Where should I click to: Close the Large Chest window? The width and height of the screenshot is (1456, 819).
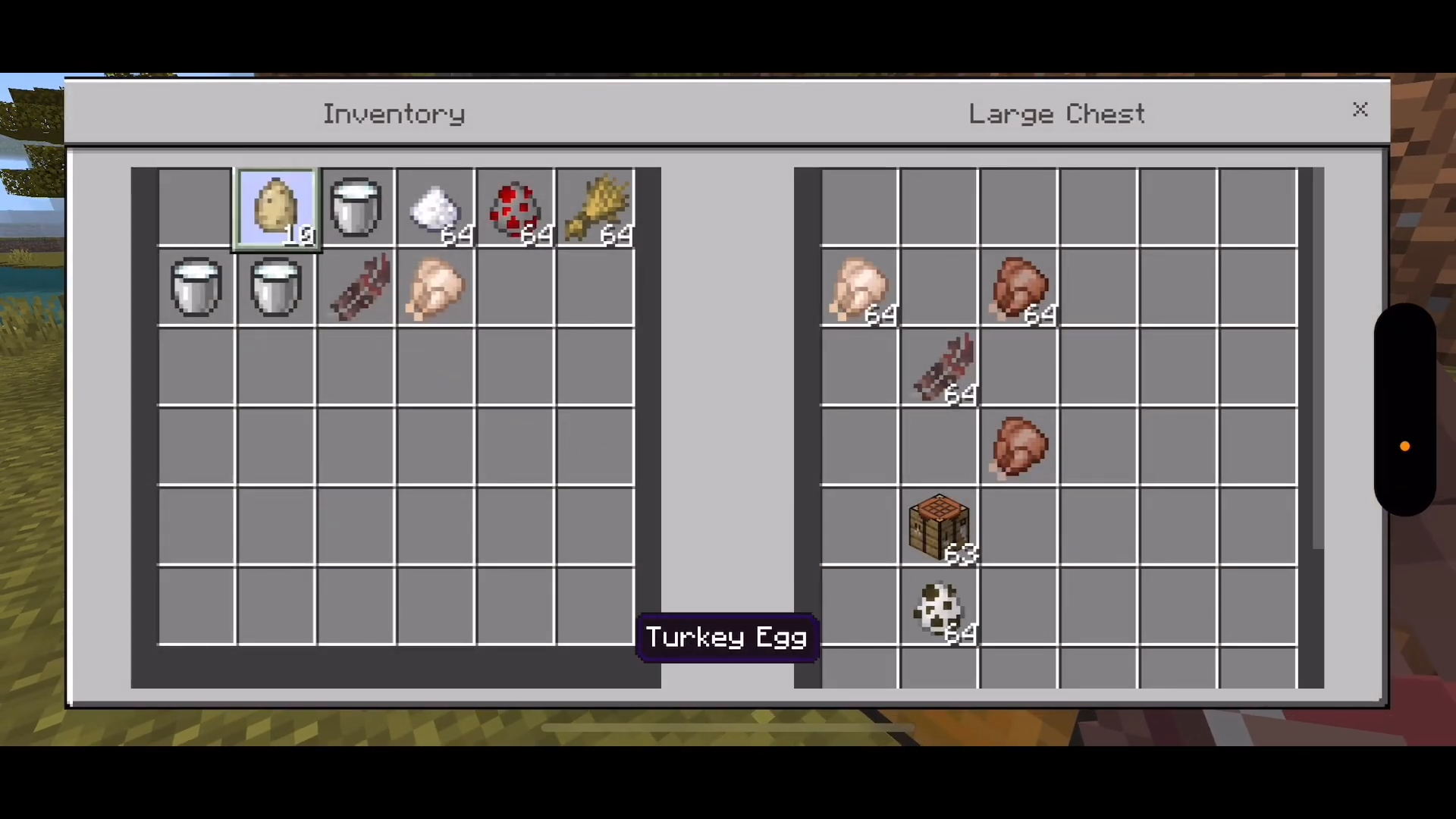(x=1360, y=110)
